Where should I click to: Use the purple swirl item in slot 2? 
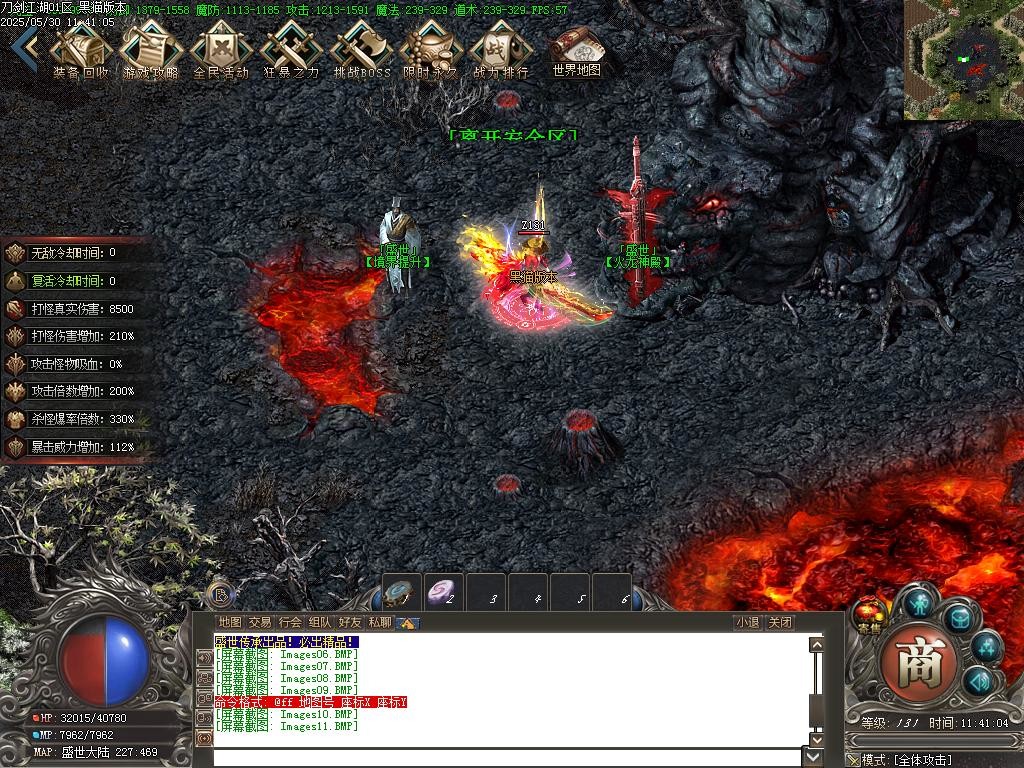[443, 594]
